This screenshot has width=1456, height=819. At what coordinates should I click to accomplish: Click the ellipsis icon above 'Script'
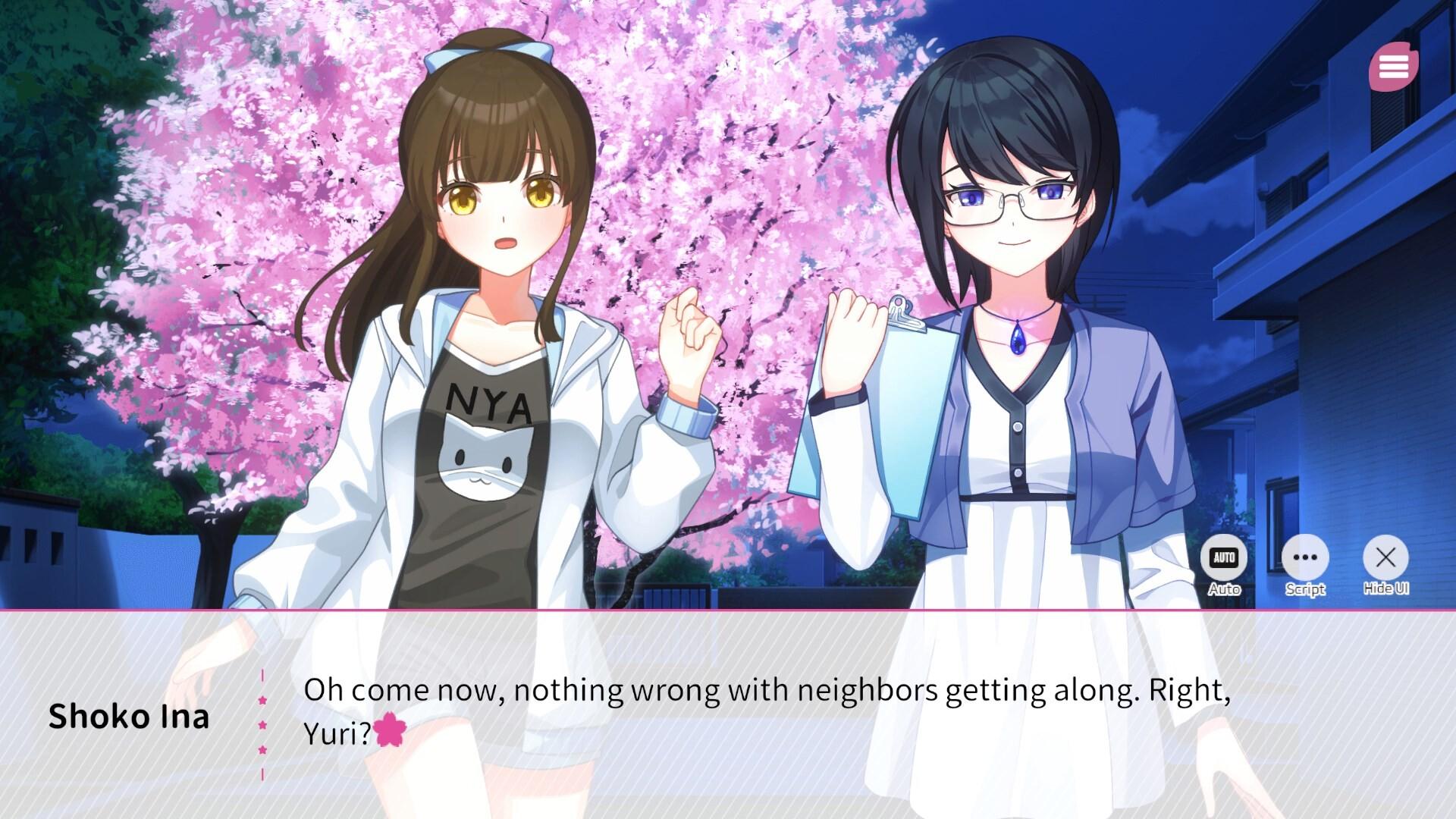(x=1306, y=557)
